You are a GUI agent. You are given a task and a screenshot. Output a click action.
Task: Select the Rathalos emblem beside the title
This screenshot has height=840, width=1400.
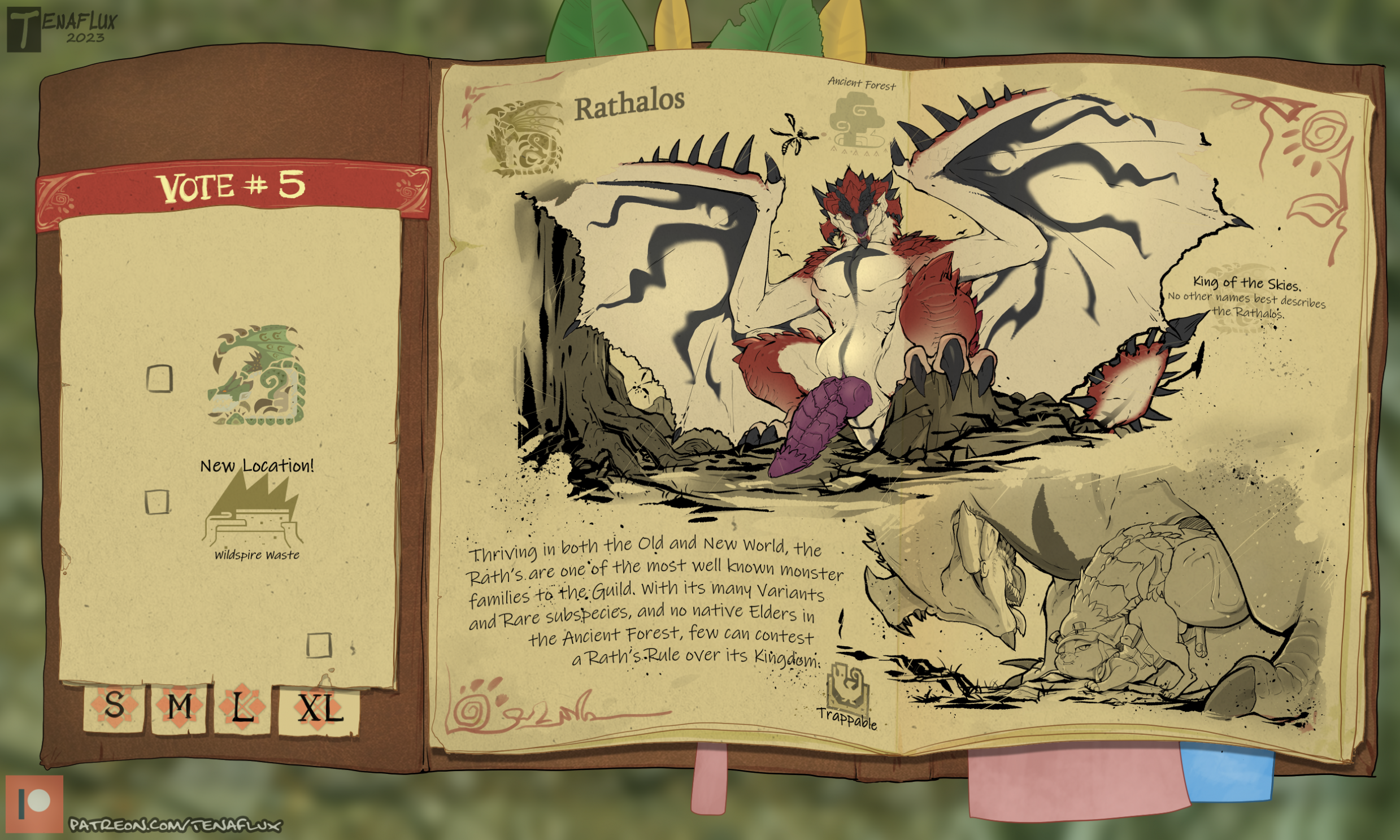click(524, 137)
